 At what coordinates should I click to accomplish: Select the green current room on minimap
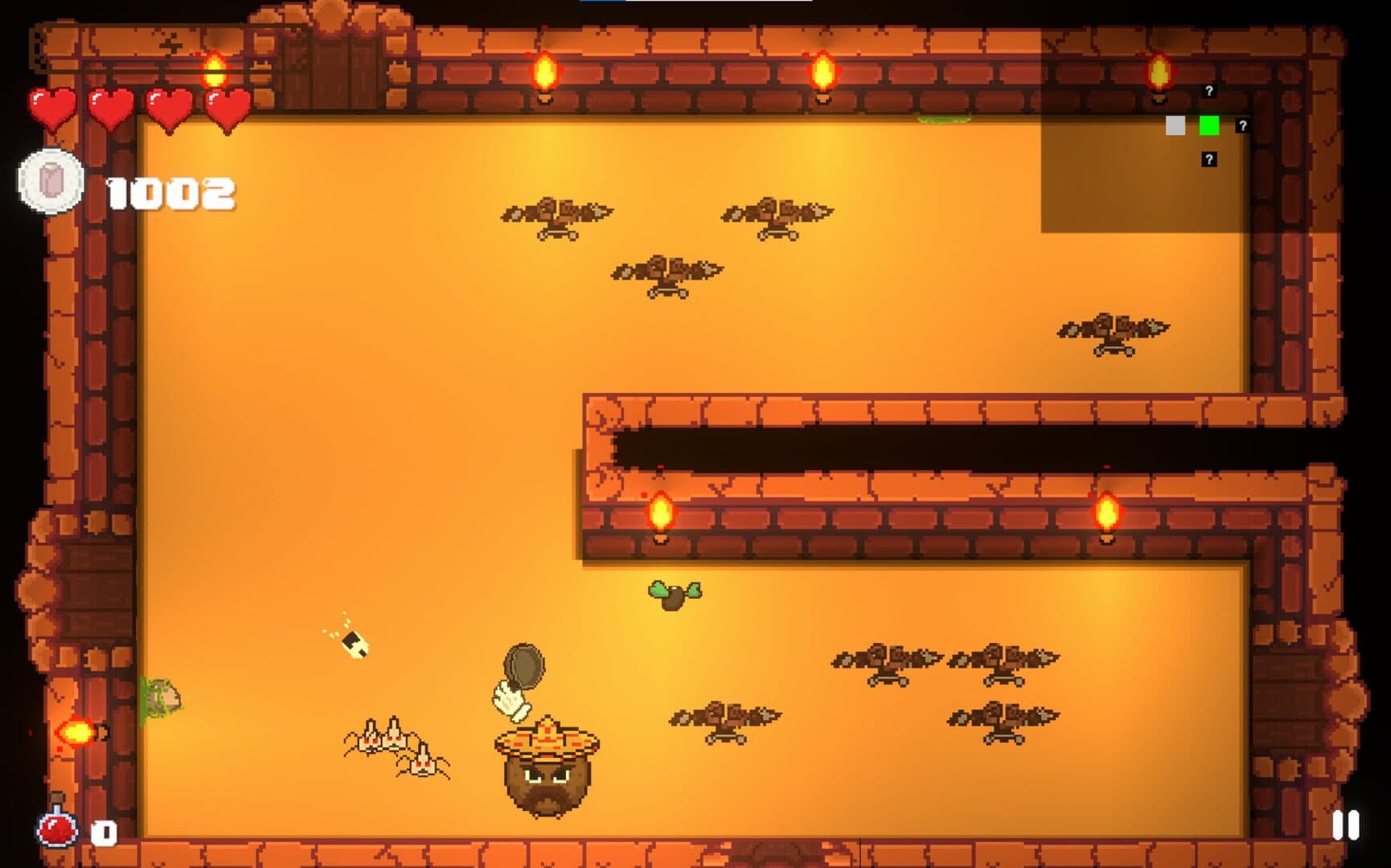point(1208,125)
